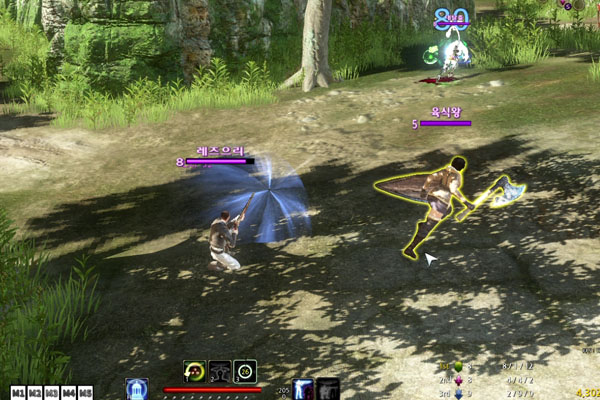Select the M1 macro button
Image resolution: width=600 pixels, height=400 pixels.
17,392
